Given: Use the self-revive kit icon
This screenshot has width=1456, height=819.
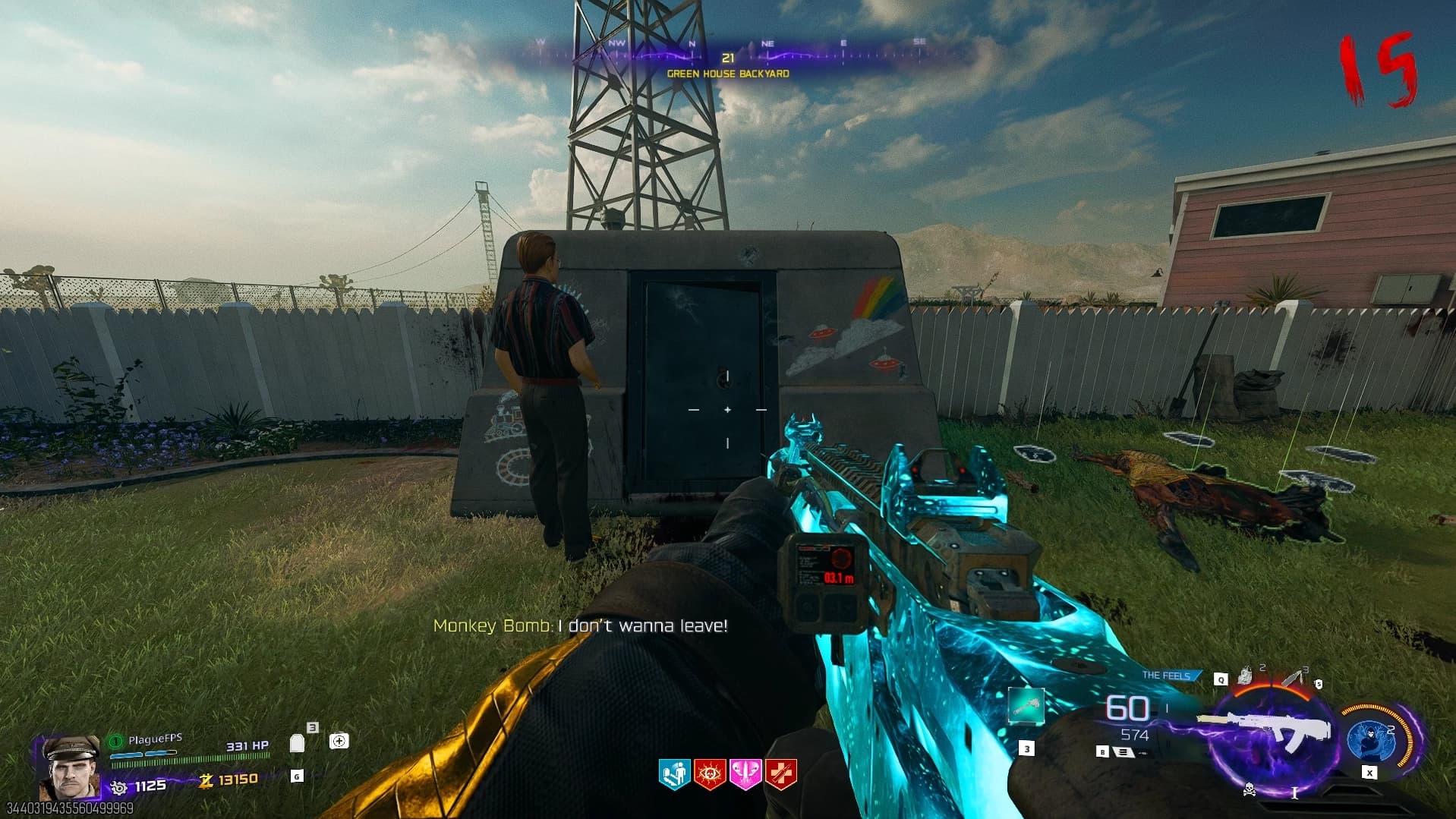Looking at the screenshot, I should point(339,741).
